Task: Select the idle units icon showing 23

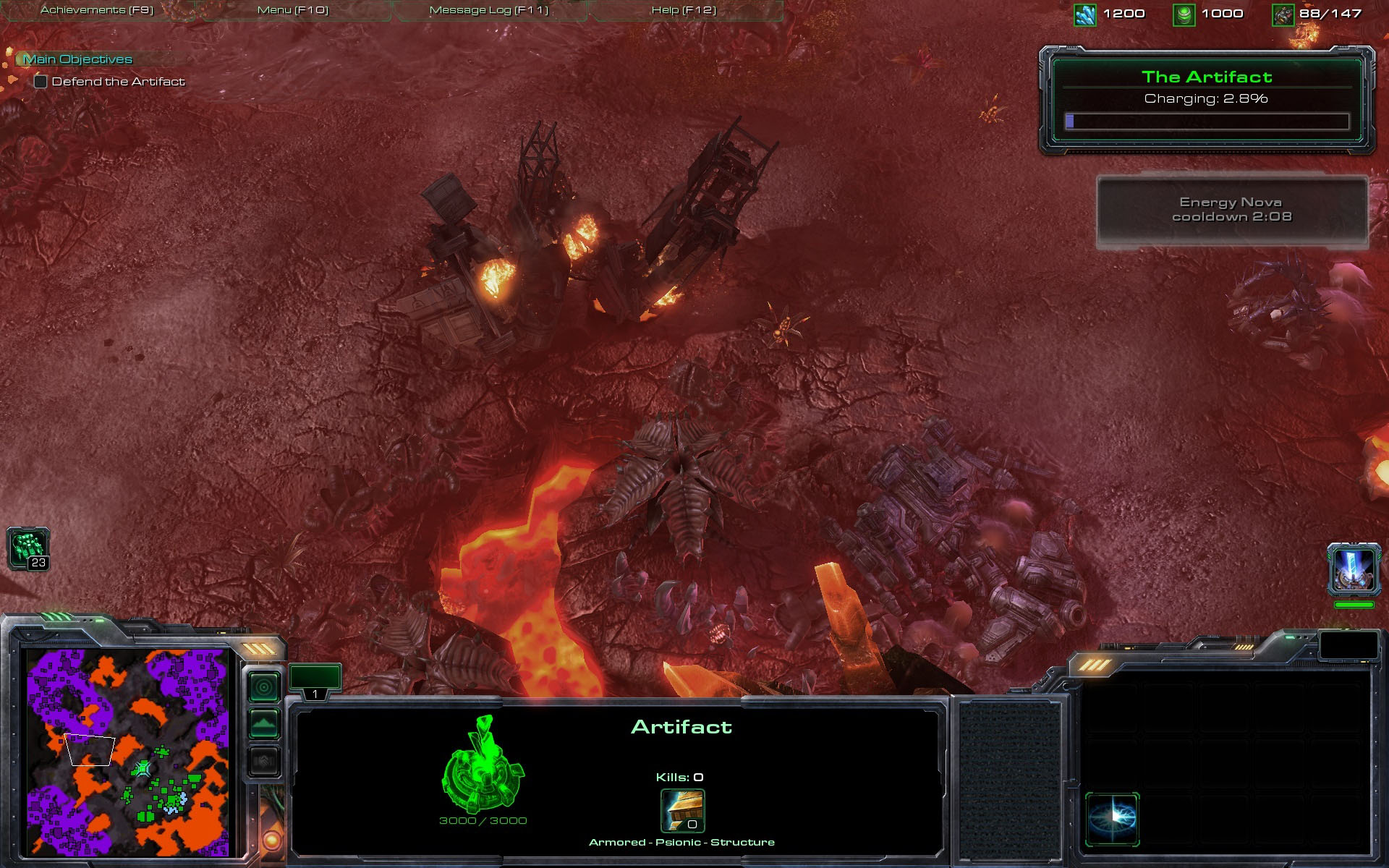Action: 28,548
